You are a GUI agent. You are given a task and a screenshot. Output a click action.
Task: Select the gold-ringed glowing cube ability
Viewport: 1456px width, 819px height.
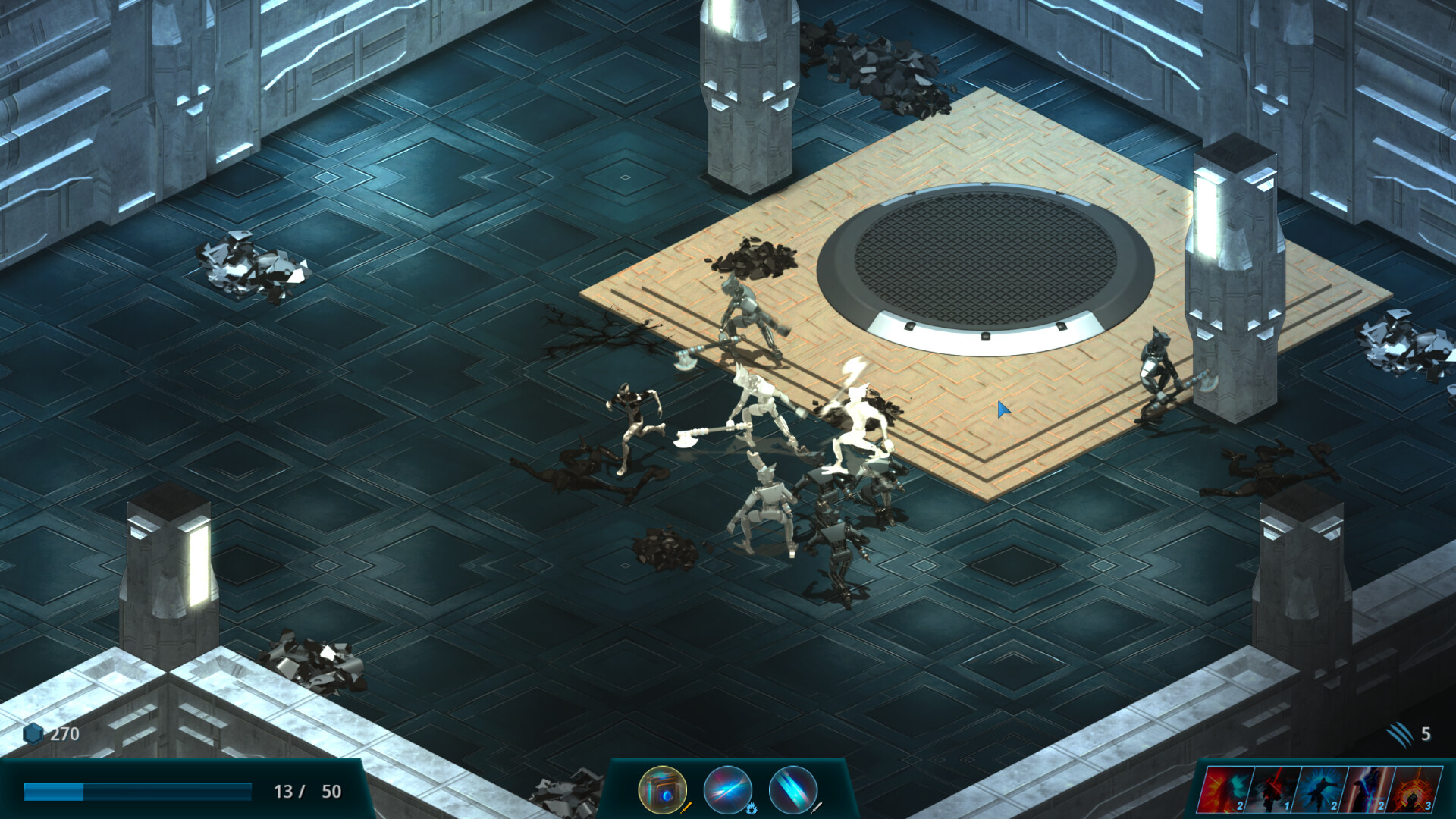[x=662, y=790]
